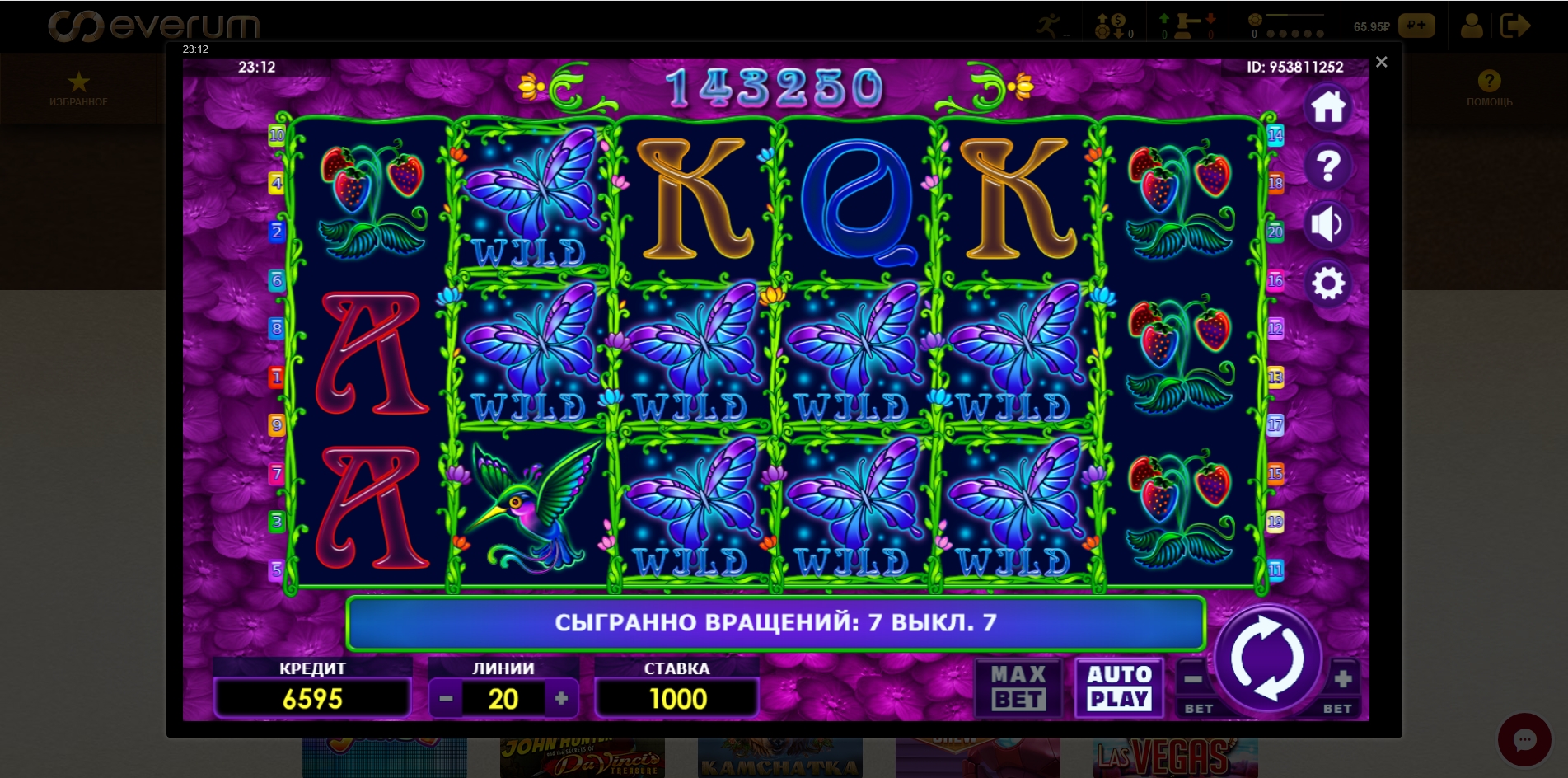Image resolution: width=1568 pixels, height=778 pixels.
Task: Click the gavel bets counter in top bar
Action: click(x=1187, y=22)
